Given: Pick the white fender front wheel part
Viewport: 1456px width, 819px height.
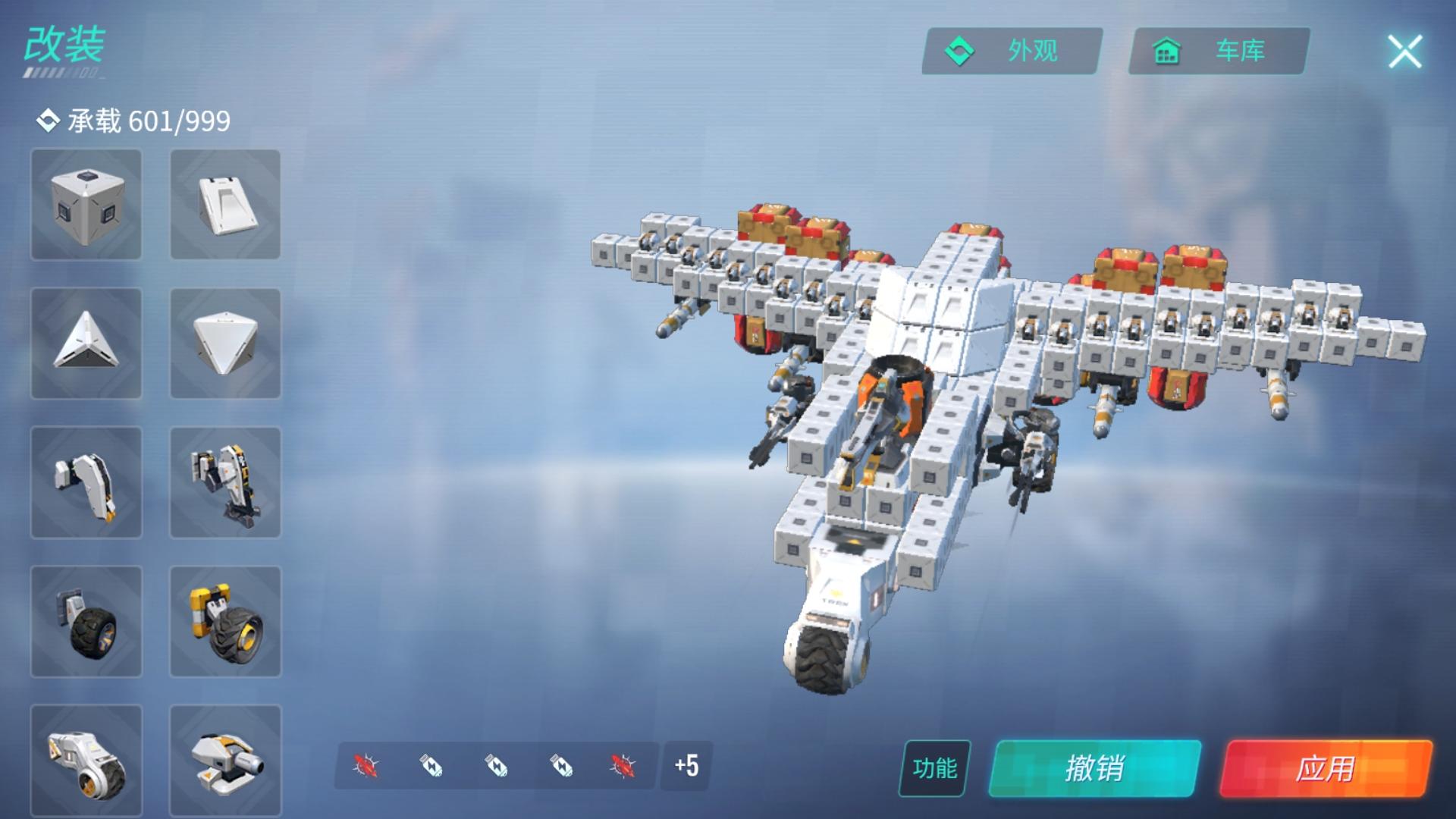Looking at the screenshot, I should [x=86, y=761].
